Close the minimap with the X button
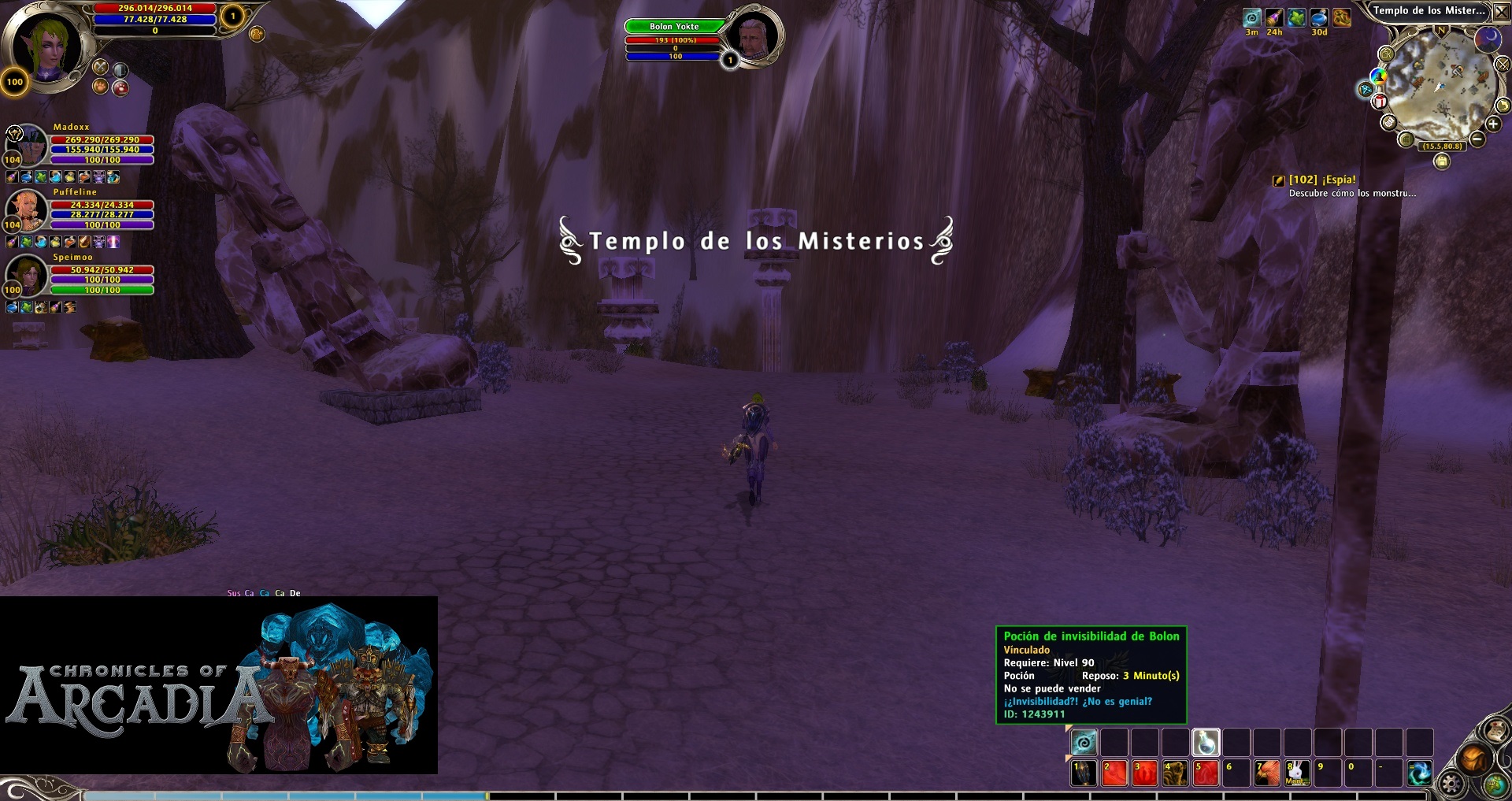 [x=1502, y=11]
